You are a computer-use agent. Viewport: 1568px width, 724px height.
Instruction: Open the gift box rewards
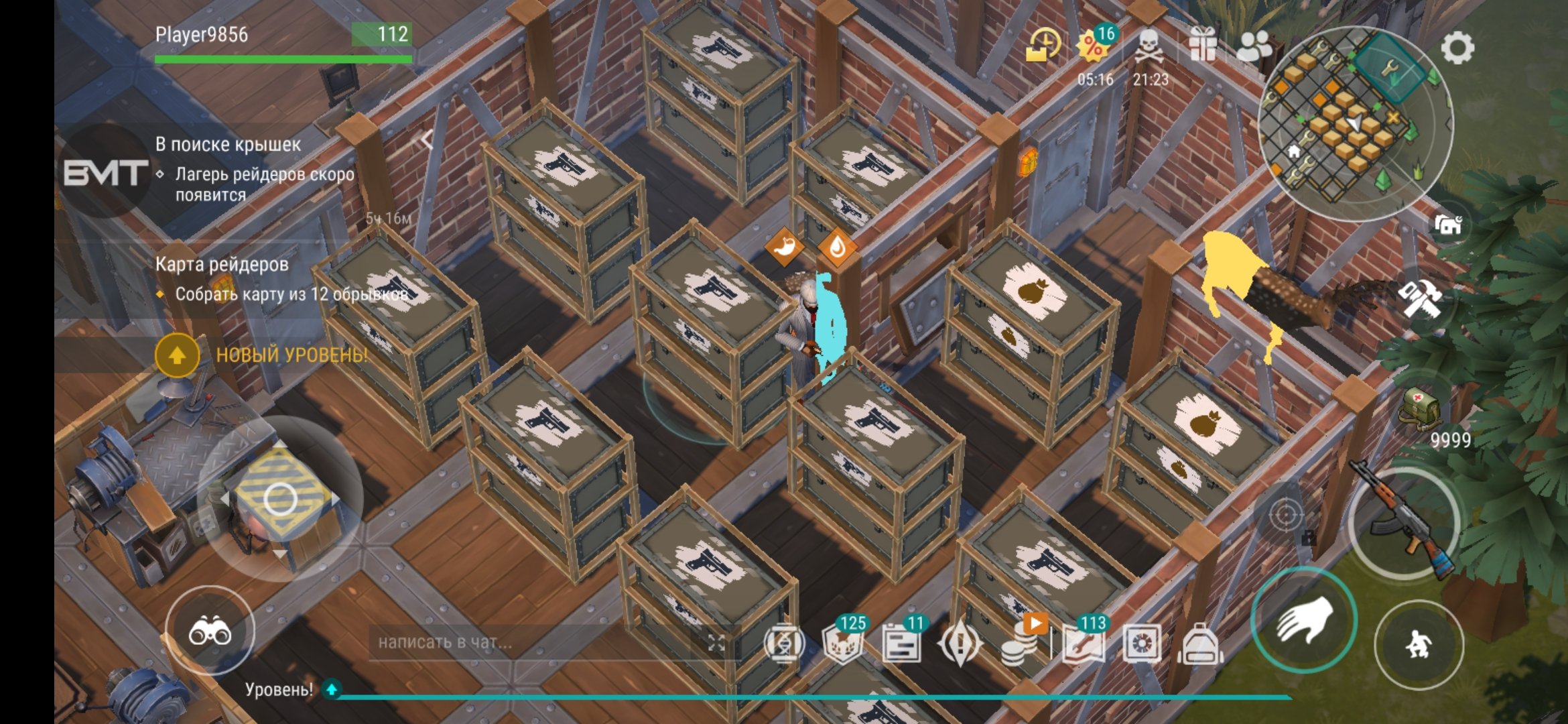click(x=1203, y=46)
